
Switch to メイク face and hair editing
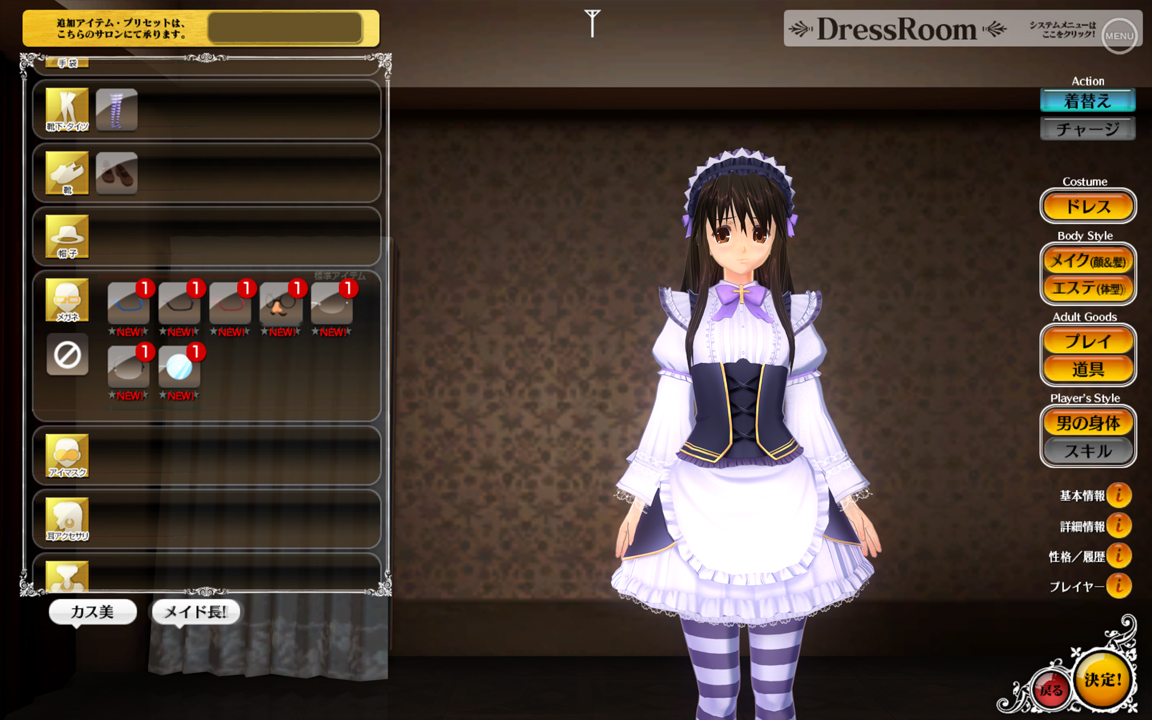(1088, 261)
